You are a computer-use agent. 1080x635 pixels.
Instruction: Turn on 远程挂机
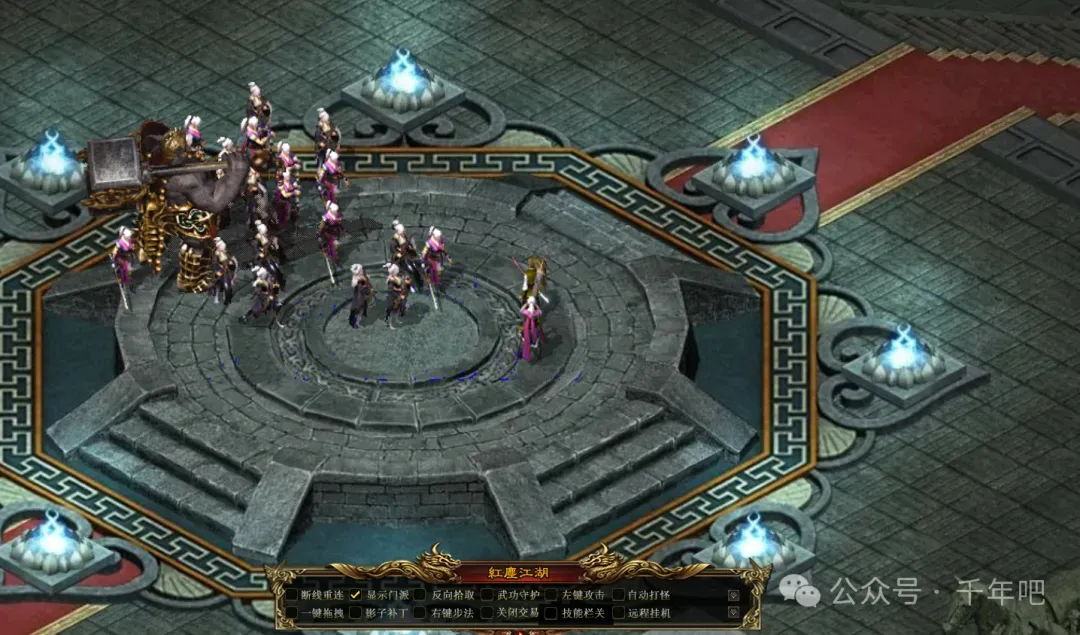click(x=618, y=613)
